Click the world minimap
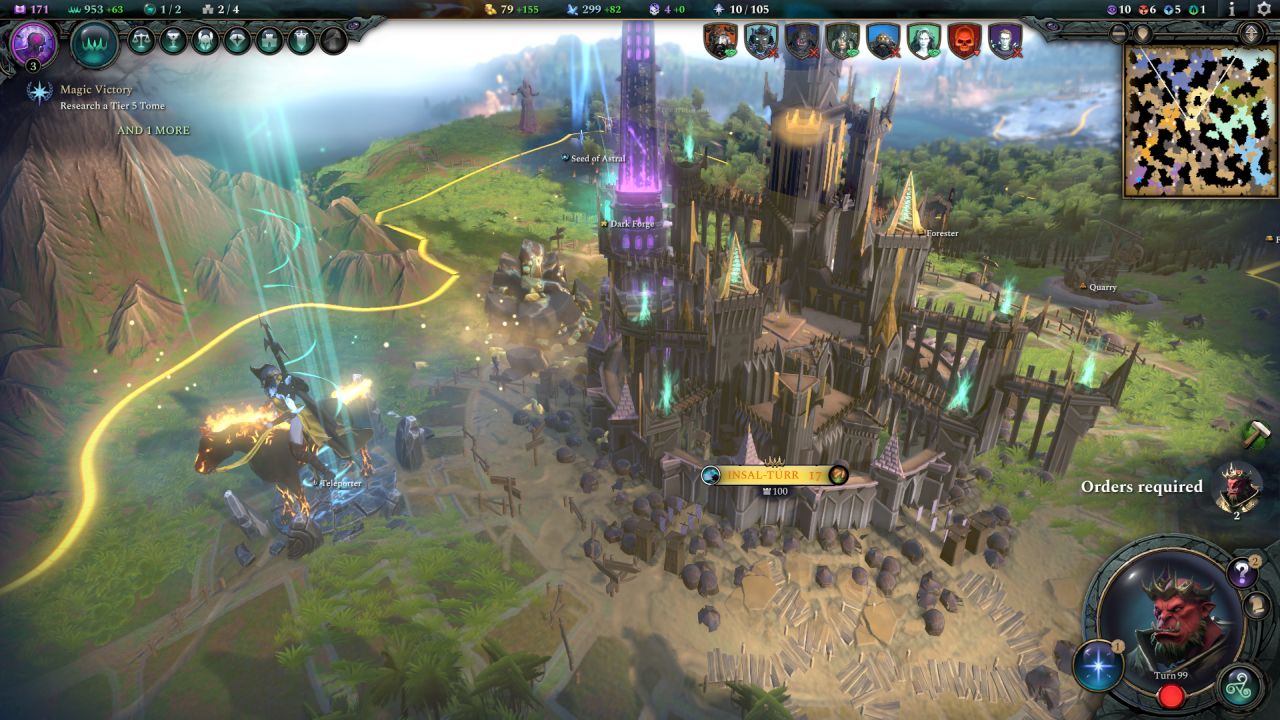 coord(1200,120)
